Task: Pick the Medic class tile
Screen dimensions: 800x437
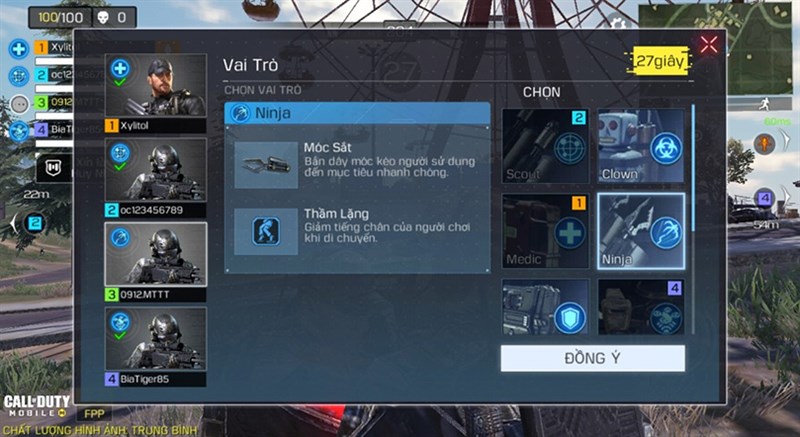Action: coord(545,232)
